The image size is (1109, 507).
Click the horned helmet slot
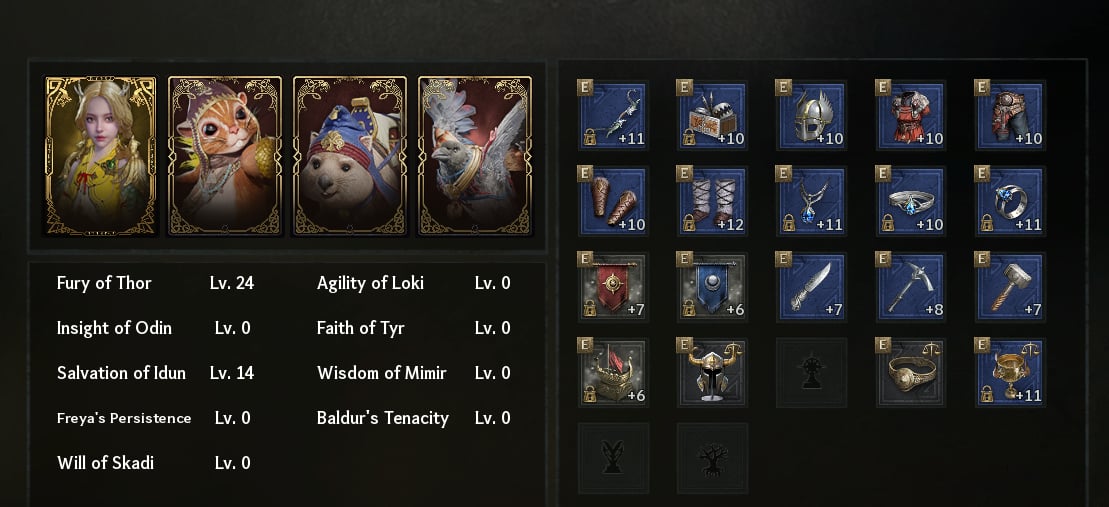click(712, 373)
